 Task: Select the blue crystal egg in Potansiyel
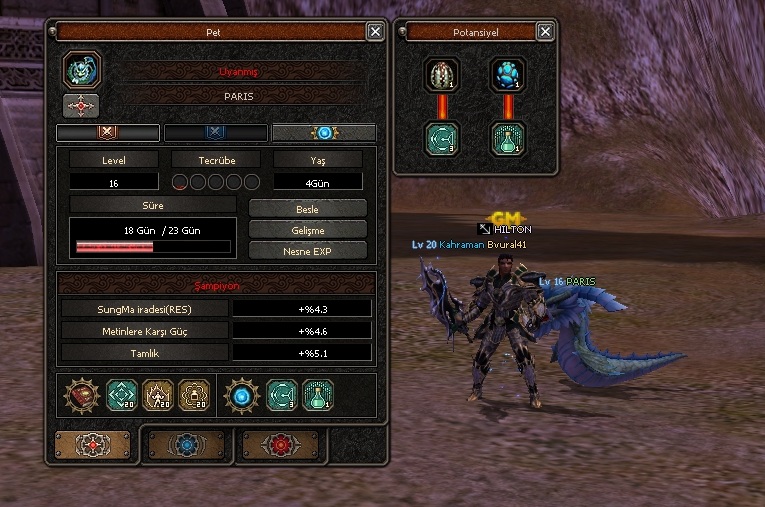(x=508, y=75)
